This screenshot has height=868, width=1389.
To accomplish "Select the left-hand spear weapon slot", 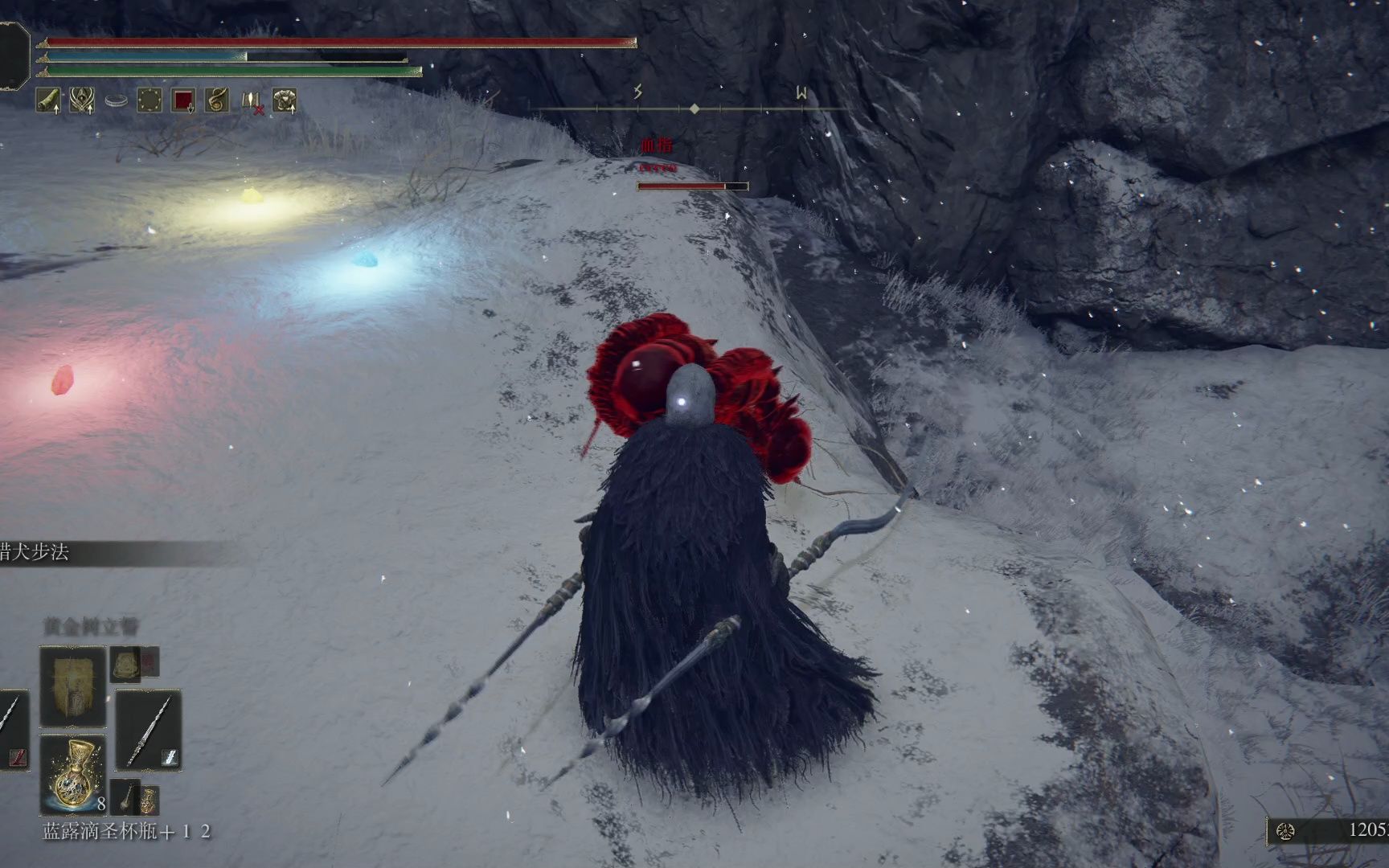I will pyautogui.click(x=12, y=730).
